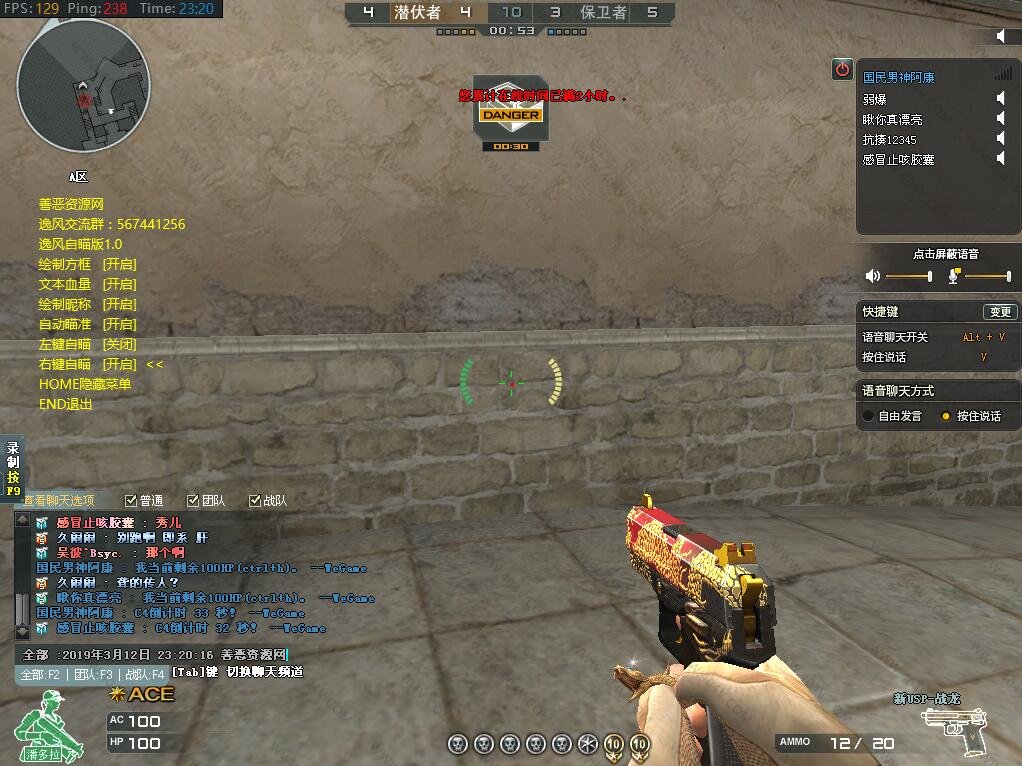Viewport: 1022px width, 766px height.
Task: Toggle the 普通 chat filter checkbox
Action: click(131, 500)
